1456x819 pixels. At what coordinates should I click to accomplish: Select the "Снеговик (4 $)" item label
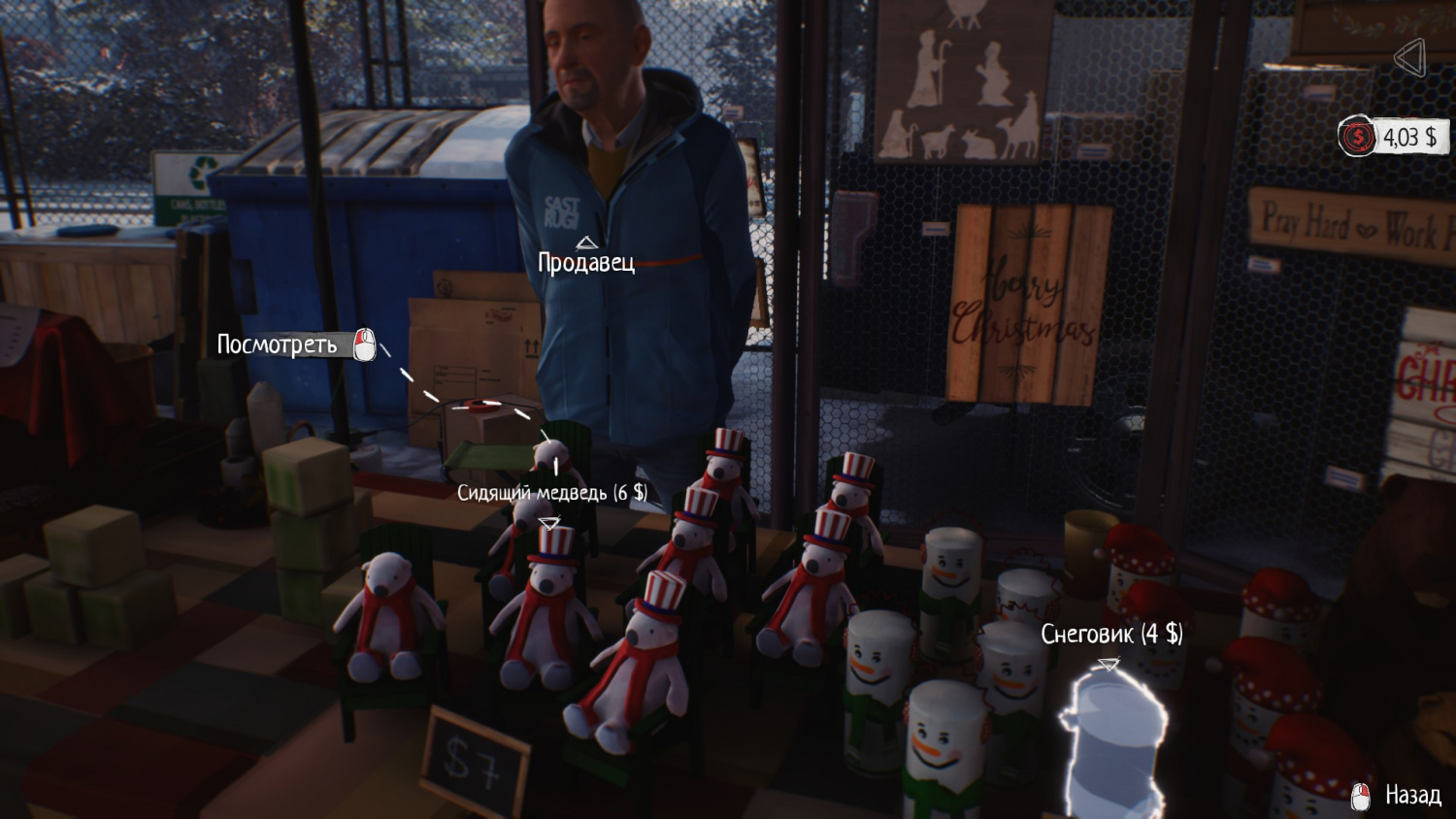pyautogui.click(x=1111, y=635)
